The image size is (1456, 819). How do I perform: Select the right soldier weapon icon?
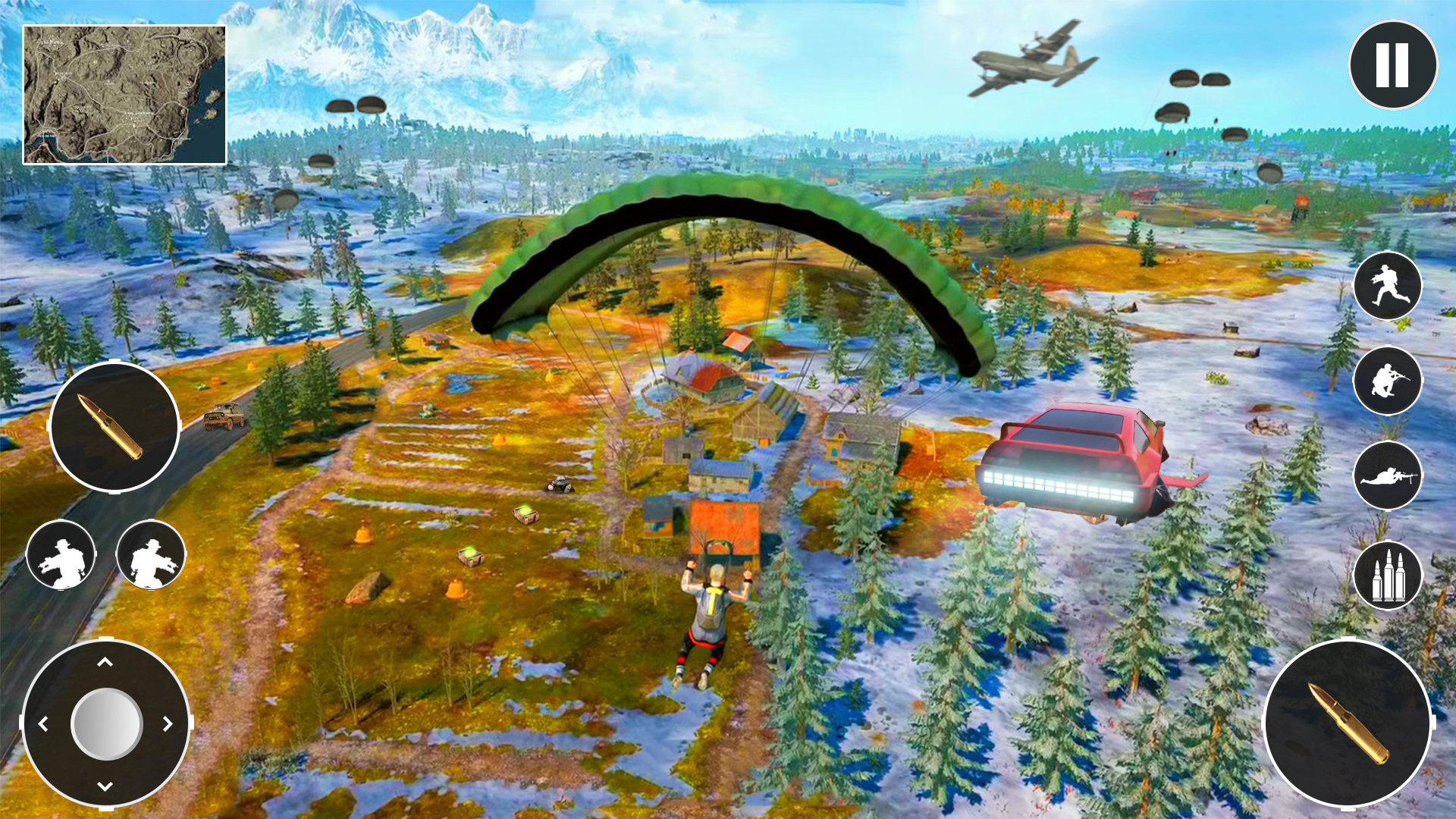pyautogui.click(x=149, y=556)
